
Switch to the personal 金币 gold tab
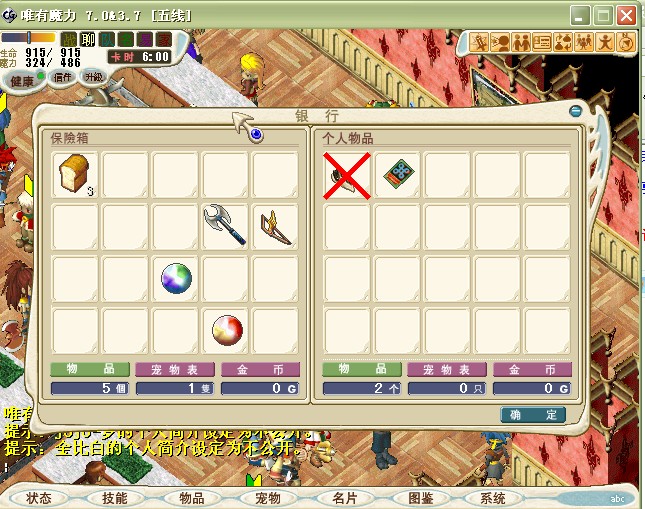[532, 369]
